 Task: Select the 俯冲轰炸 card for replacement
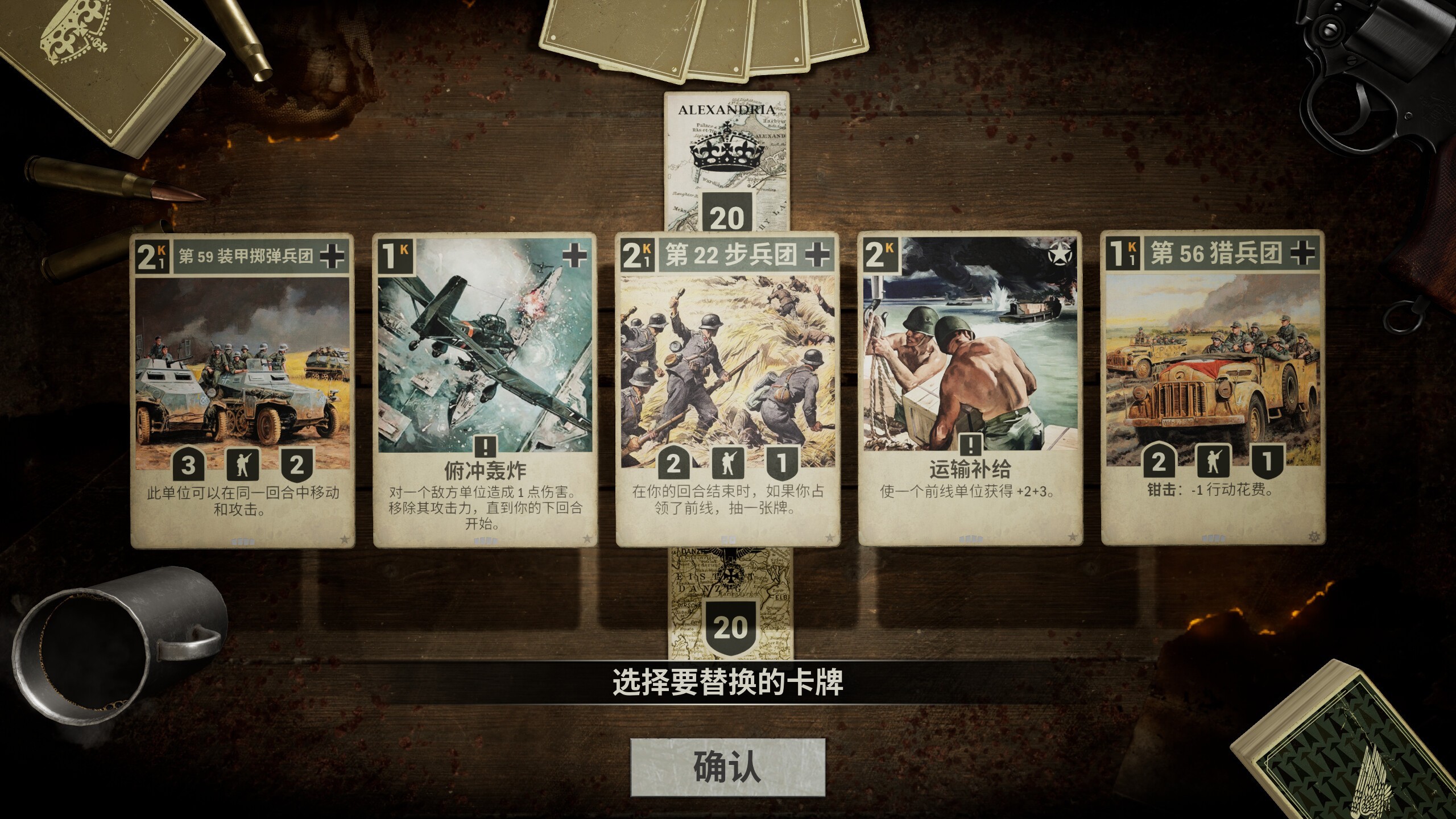[x=483, y=370]
